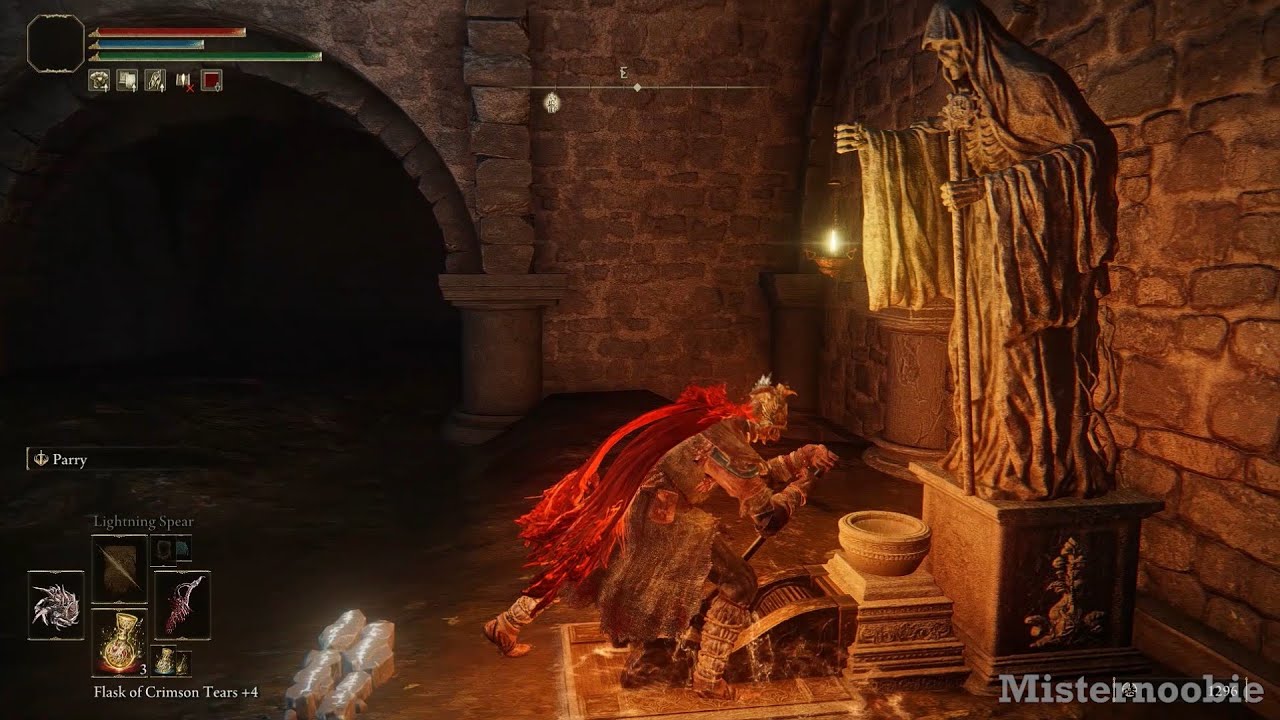Image resolution: width=1280 pixels, height=720 pixels.
Task: Click the Flask of Crimson Tears +4 icon
Action: pos(119,640)
